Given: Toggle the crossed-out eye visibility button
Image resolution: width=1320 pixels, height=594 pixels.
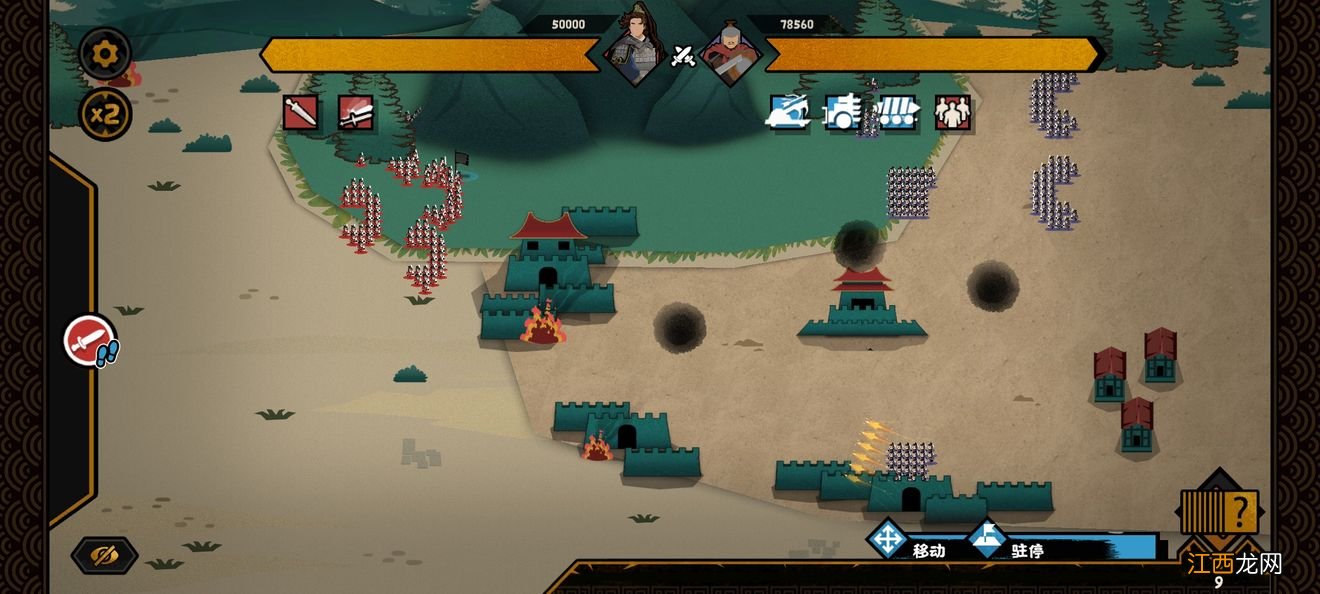Looking at the screenshot, I should coord(104,555).
